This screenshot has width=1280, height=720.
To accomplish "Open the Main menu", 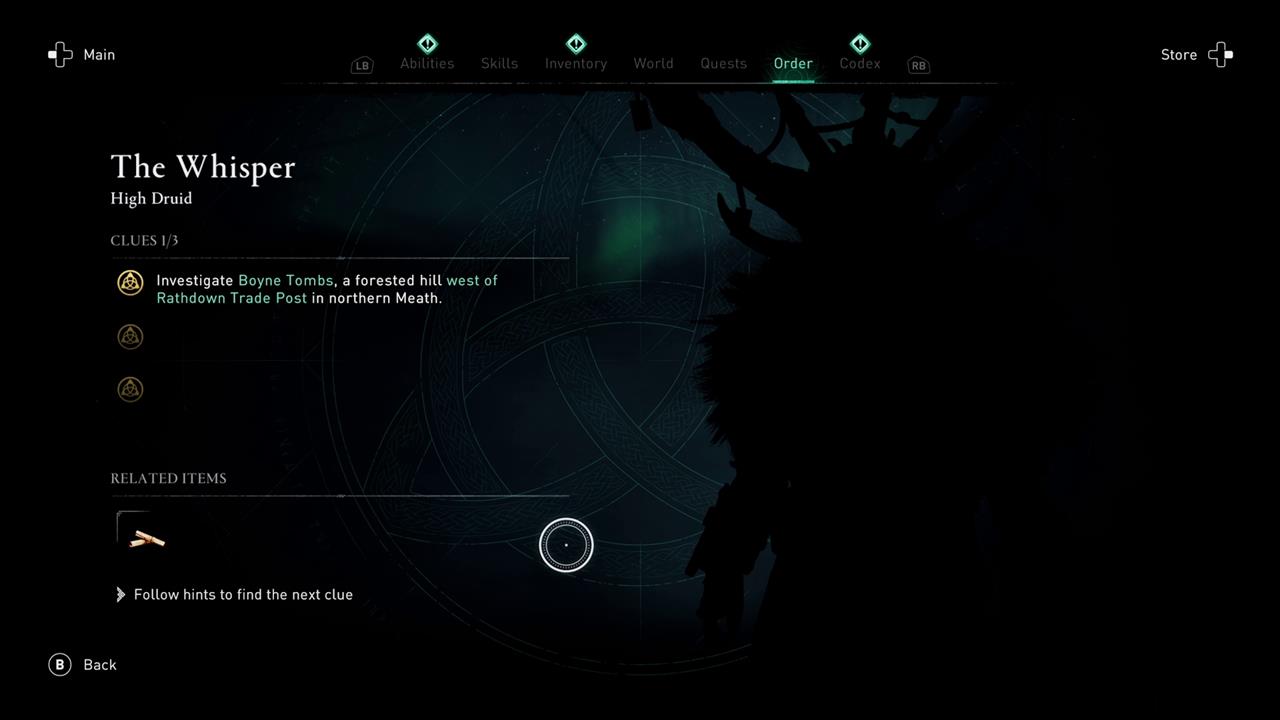I will (83, 55).
